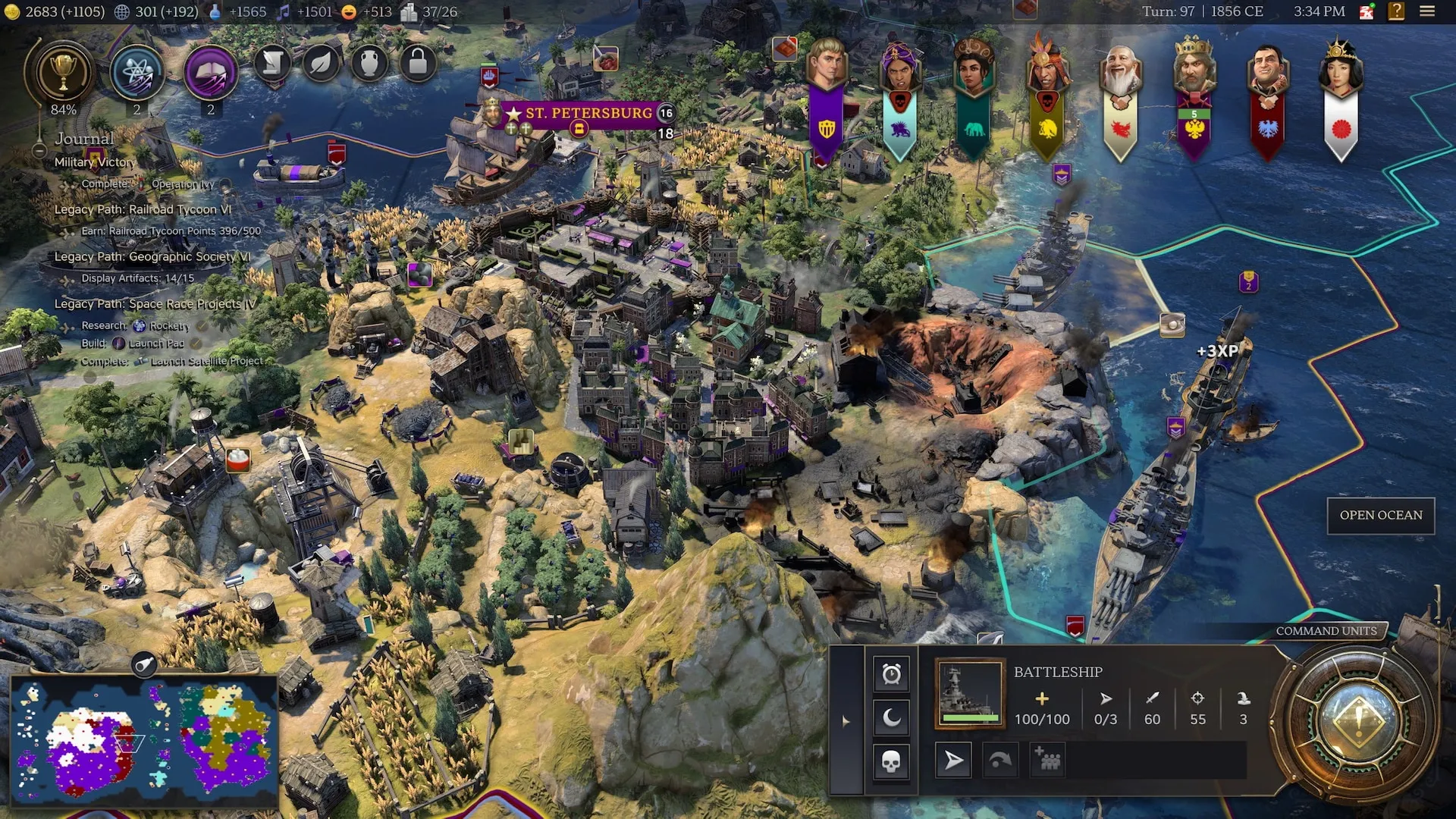Activate the battleship move arrow action
The width and height of the screenshot is (1456, 819).
pyautogui.click(x=953, y=760)
